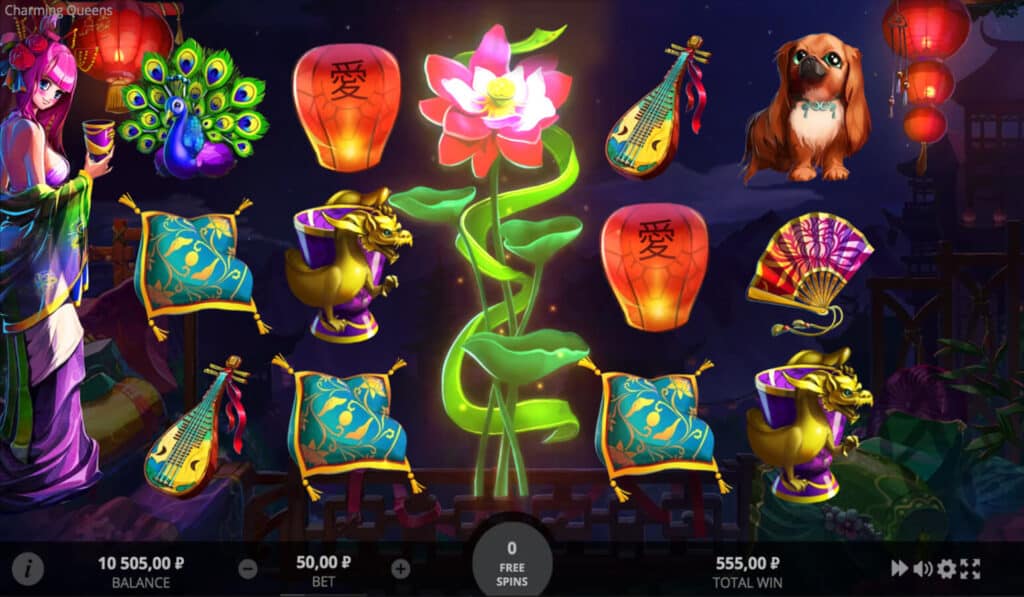
Task: Switch to fullscreen mode
Action: [x=970, y=569]
